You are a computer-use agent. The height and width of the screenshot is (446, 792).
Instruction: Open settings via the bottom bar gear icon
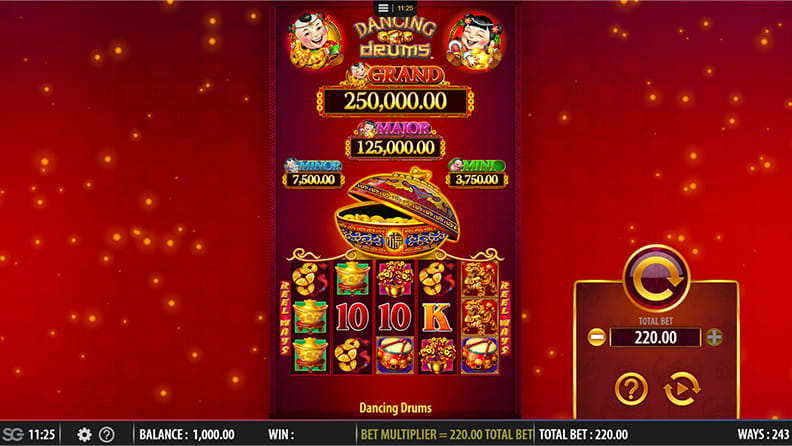[x=84, y=435]
